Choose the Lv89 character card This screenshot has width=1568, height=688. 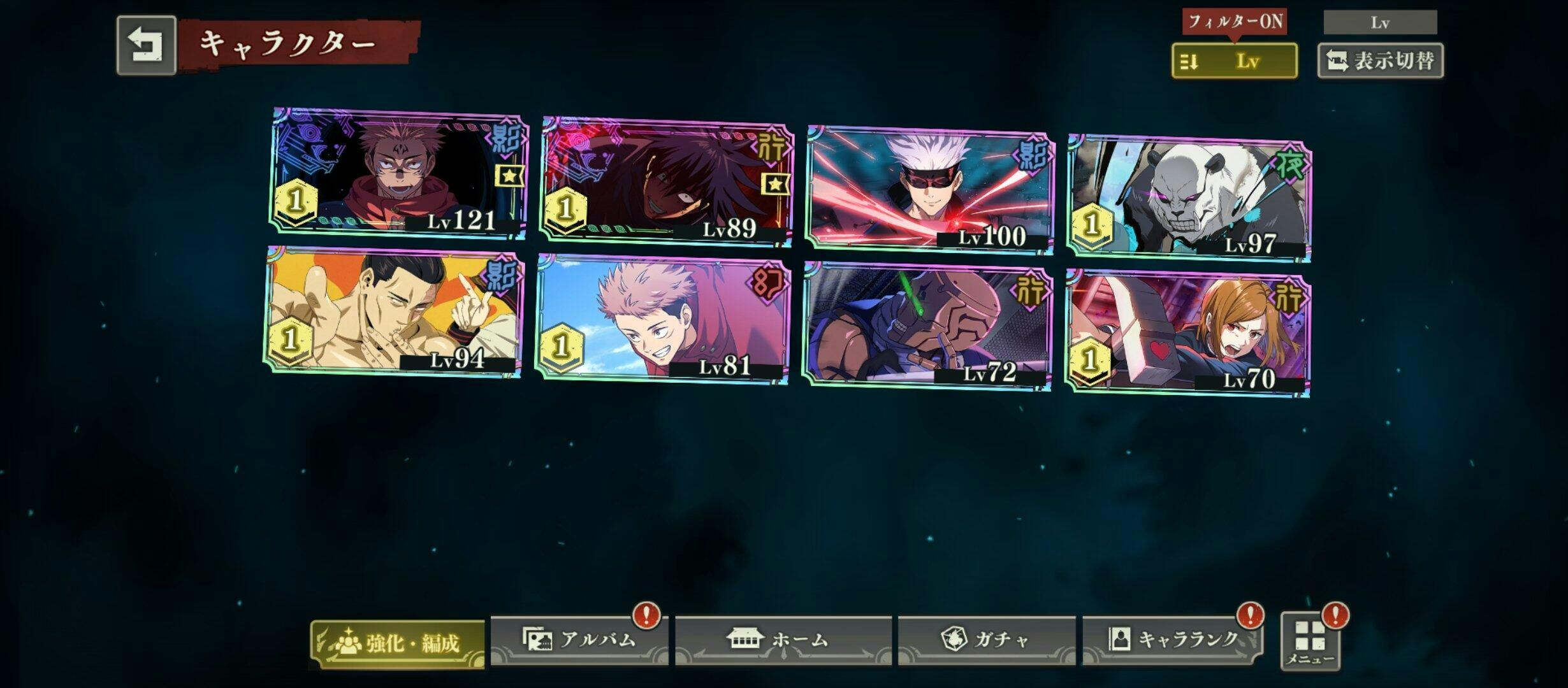click(x=666, y=182)
